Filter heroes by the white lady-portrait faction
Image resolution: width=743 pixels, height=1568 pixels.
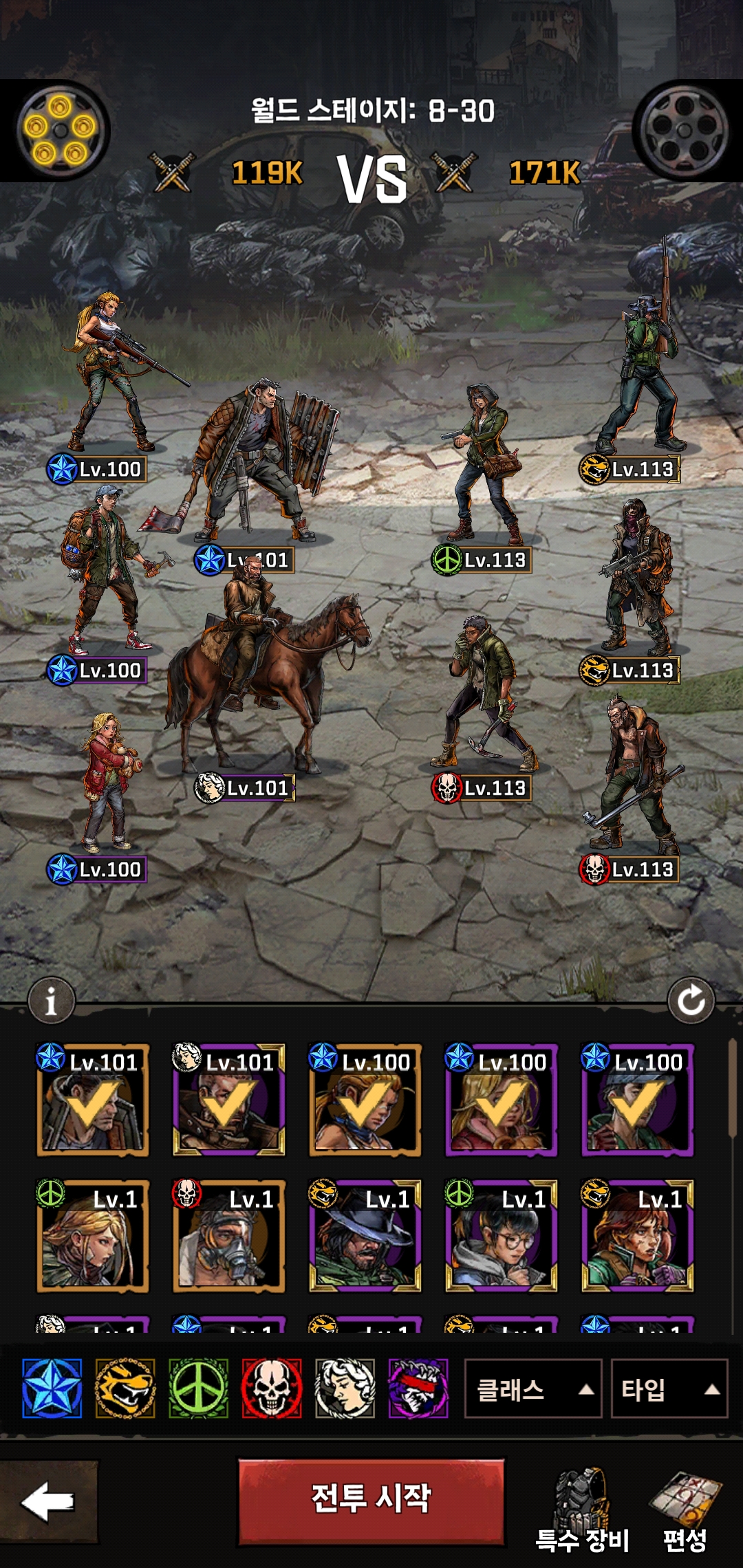pos(345,1389)
